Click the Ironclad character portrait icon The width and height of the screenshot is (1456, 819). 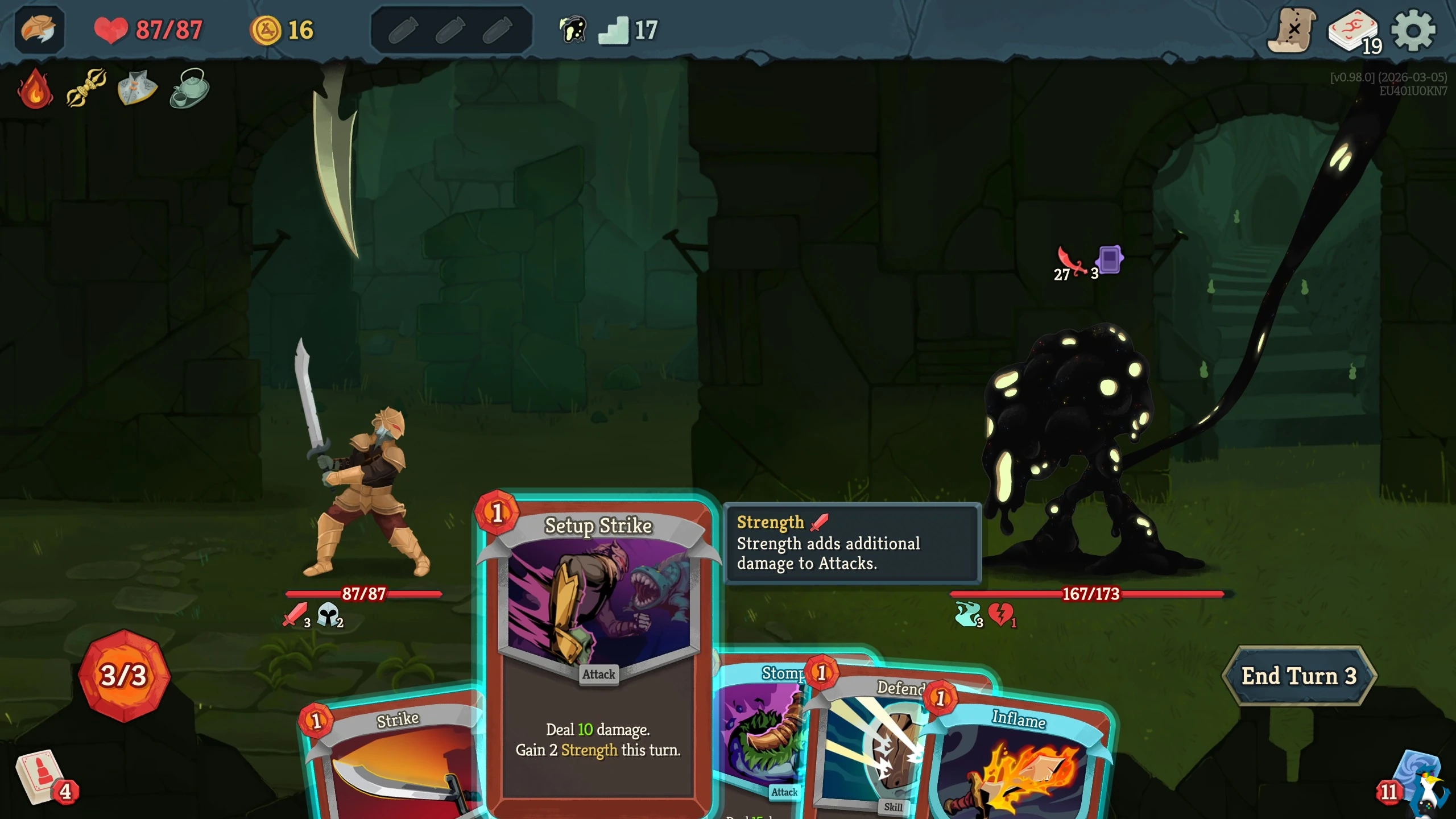(x=39, y=30)
